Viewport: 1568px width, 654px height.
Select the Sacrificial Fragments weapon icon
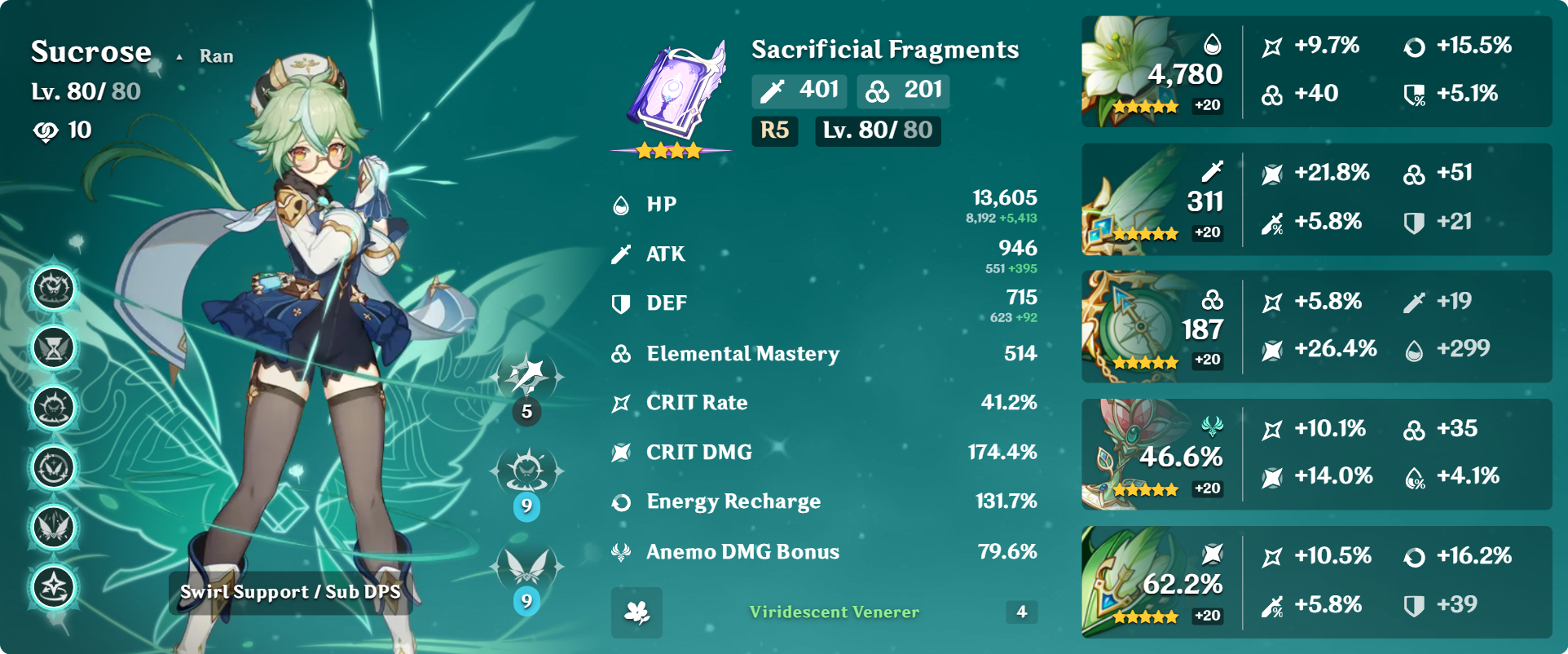[673, 91]
